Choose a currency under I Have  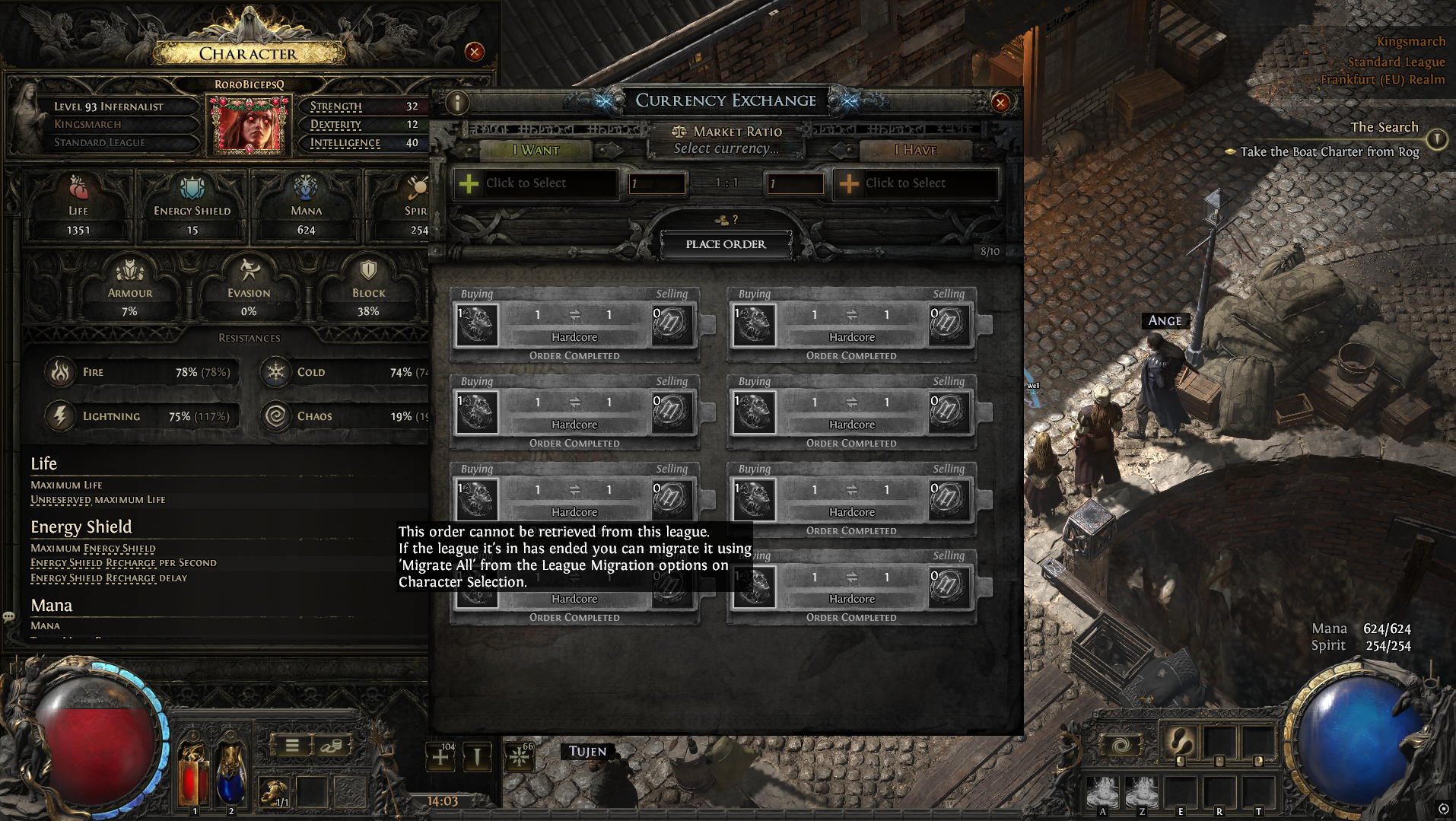pyautogui.click(x=915, y=183)
